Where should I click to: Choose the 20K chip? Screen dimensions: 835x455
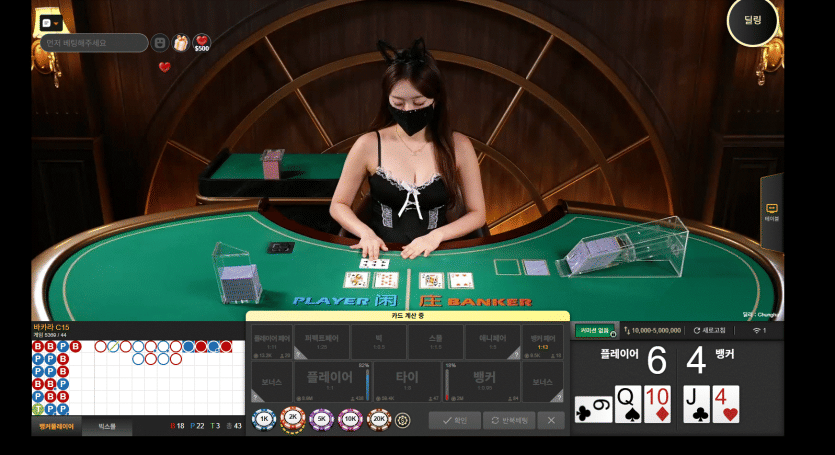[x=380, y=420]
